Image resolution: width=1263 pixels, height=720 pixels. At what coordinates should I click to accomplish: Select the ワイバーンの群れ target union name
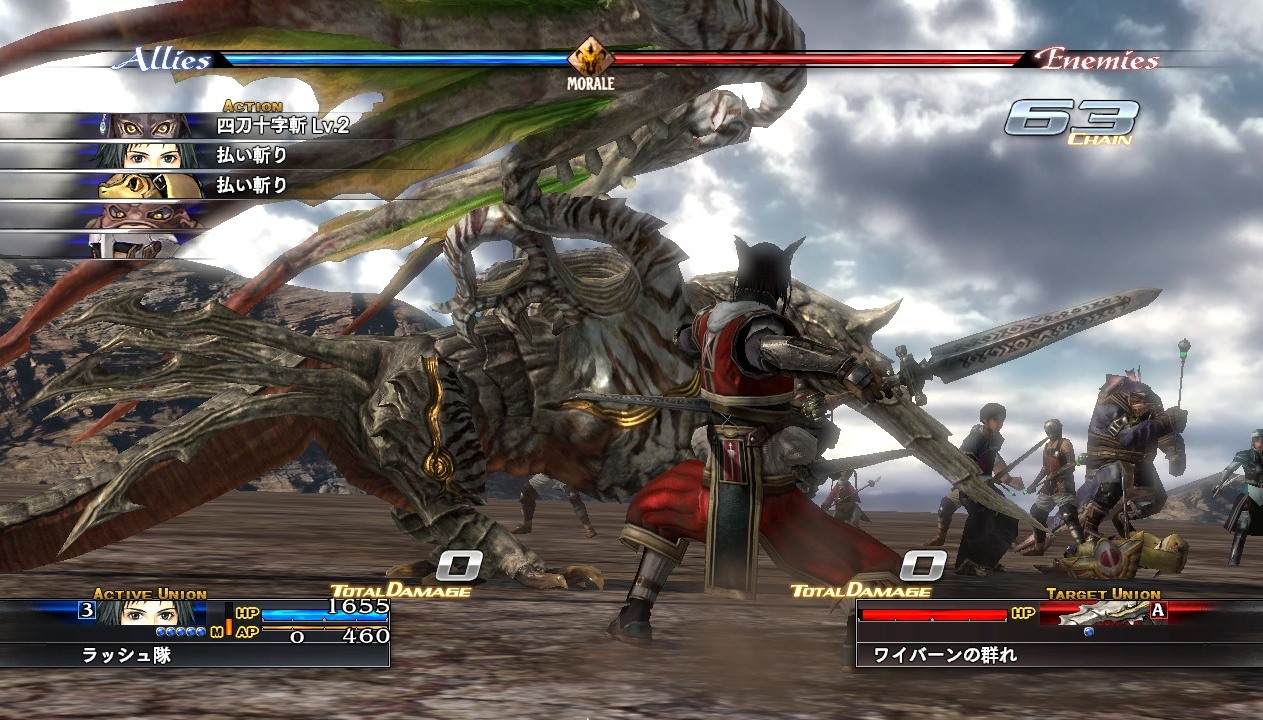(945, 656)
